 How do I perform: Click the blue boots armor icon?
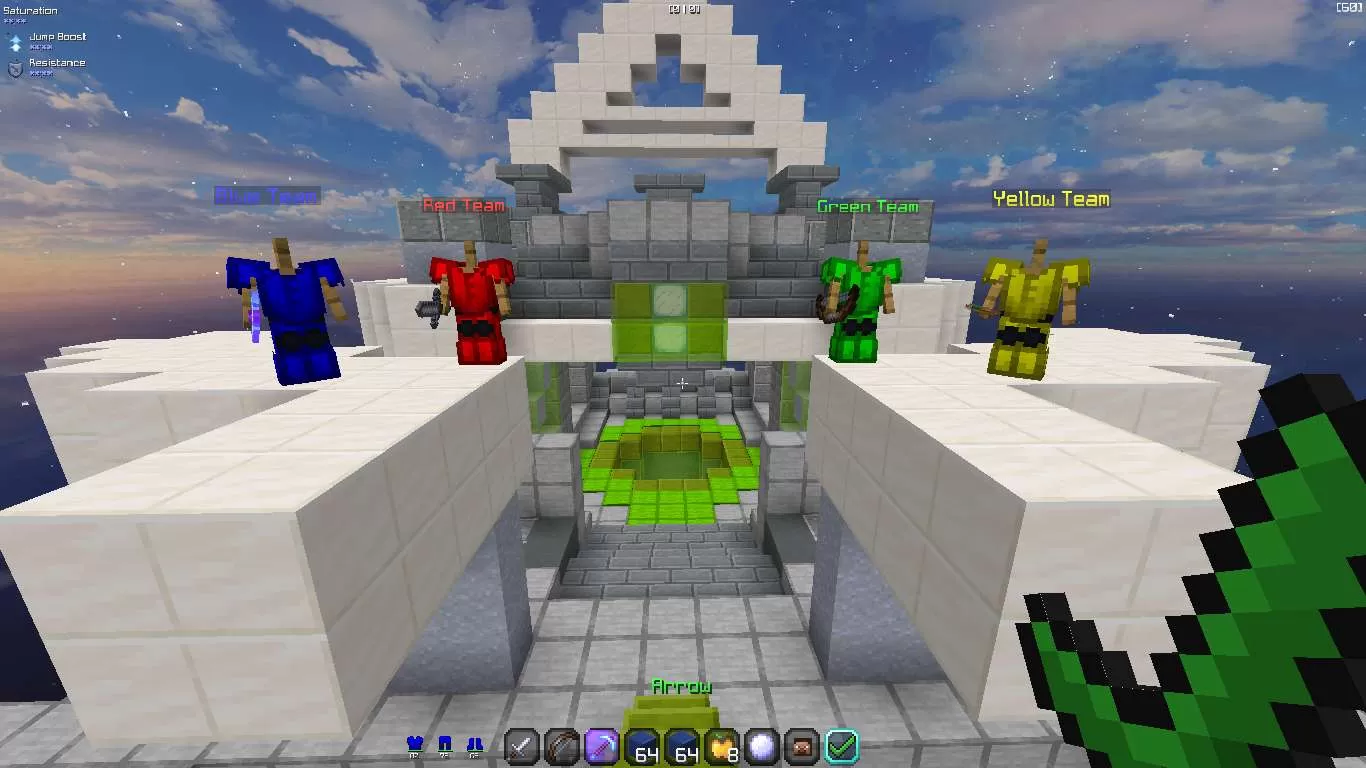[476, 744]
